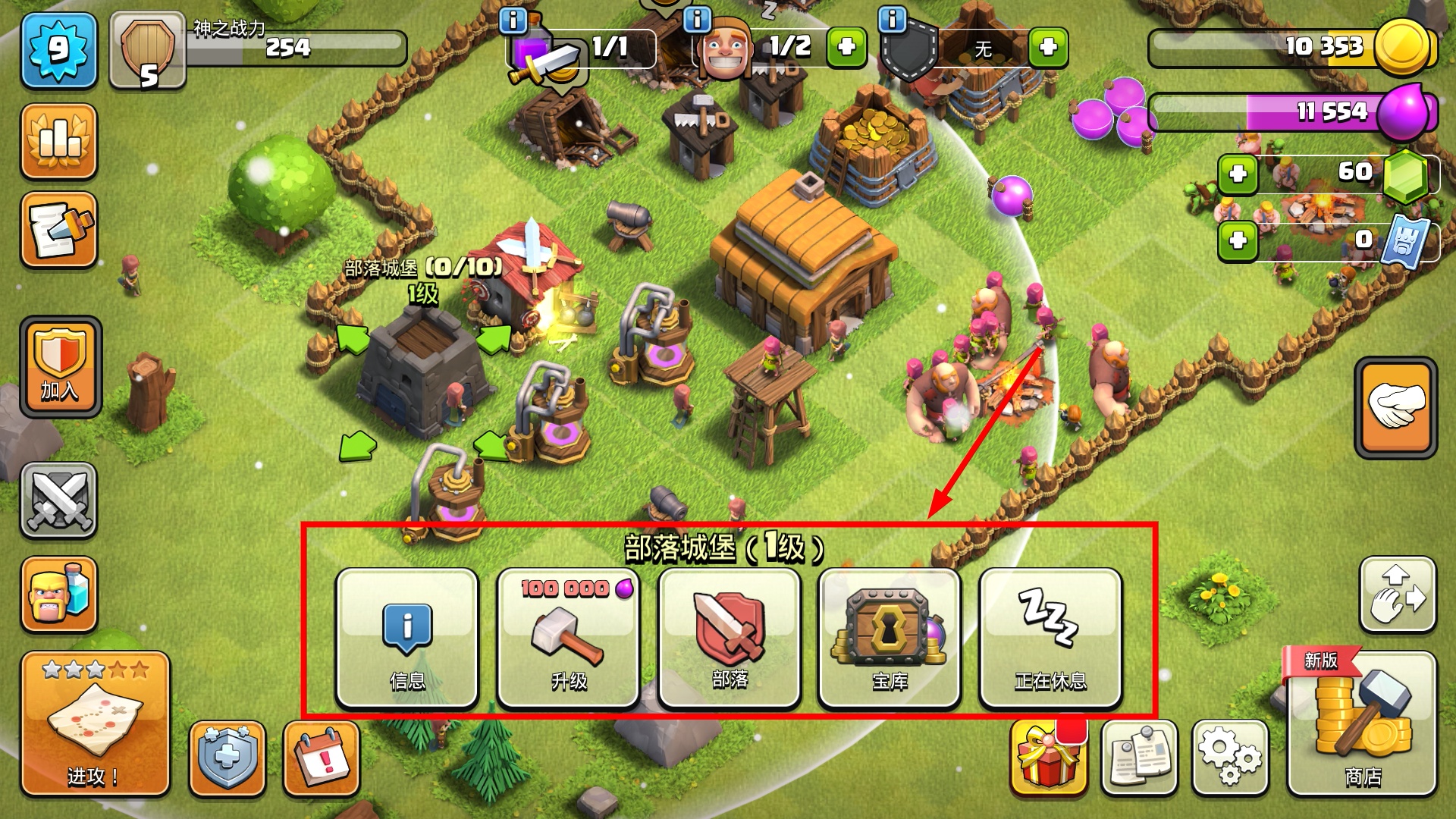Open the layout editor hand icon
1456x819 pixels.
point(1398,595)
